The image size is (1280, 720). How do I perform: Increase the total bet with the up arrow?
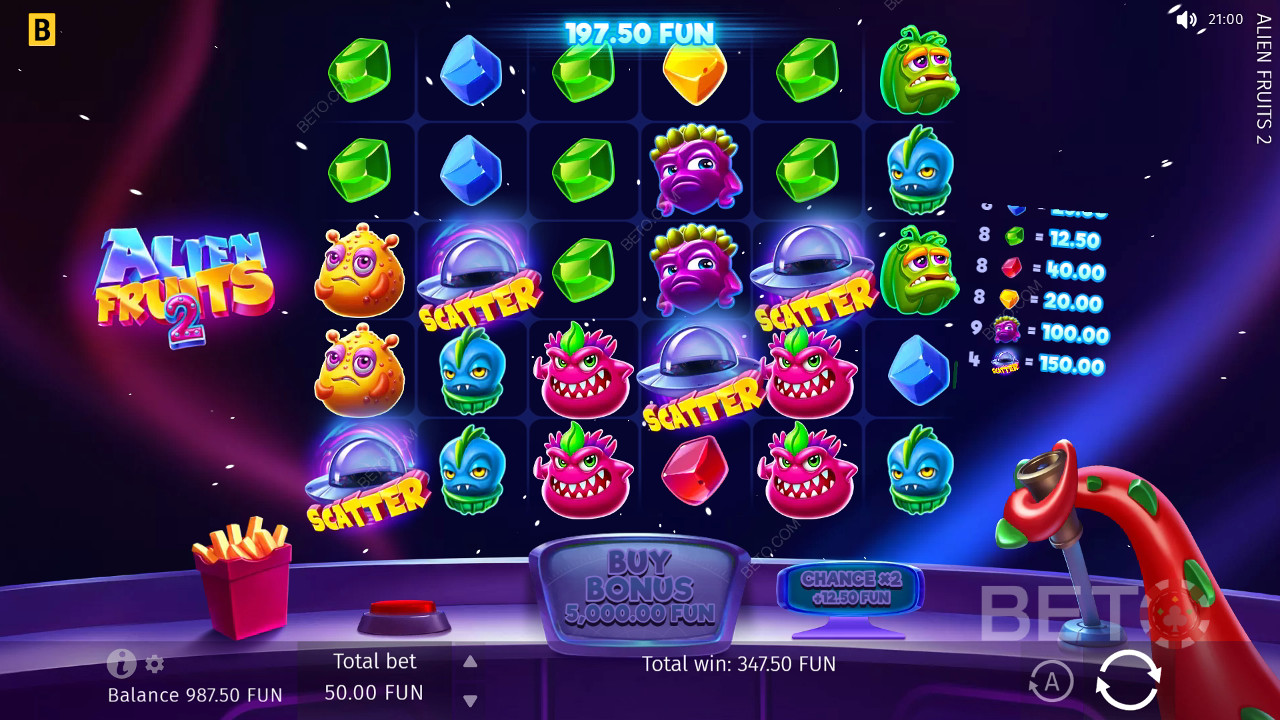coord(470,661)
